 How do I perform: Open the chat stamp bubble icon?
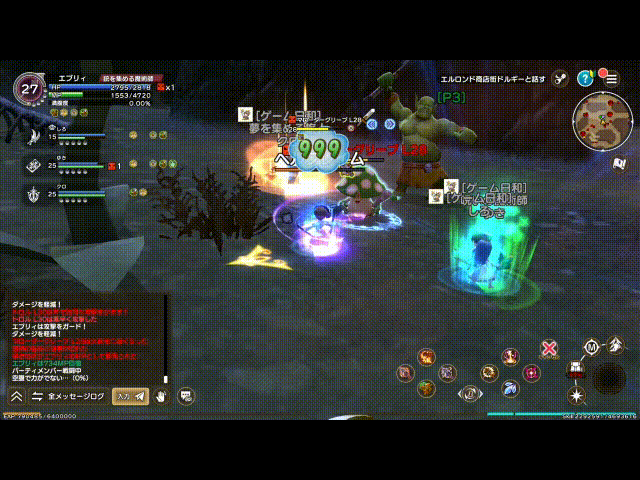tap(186, 397)
